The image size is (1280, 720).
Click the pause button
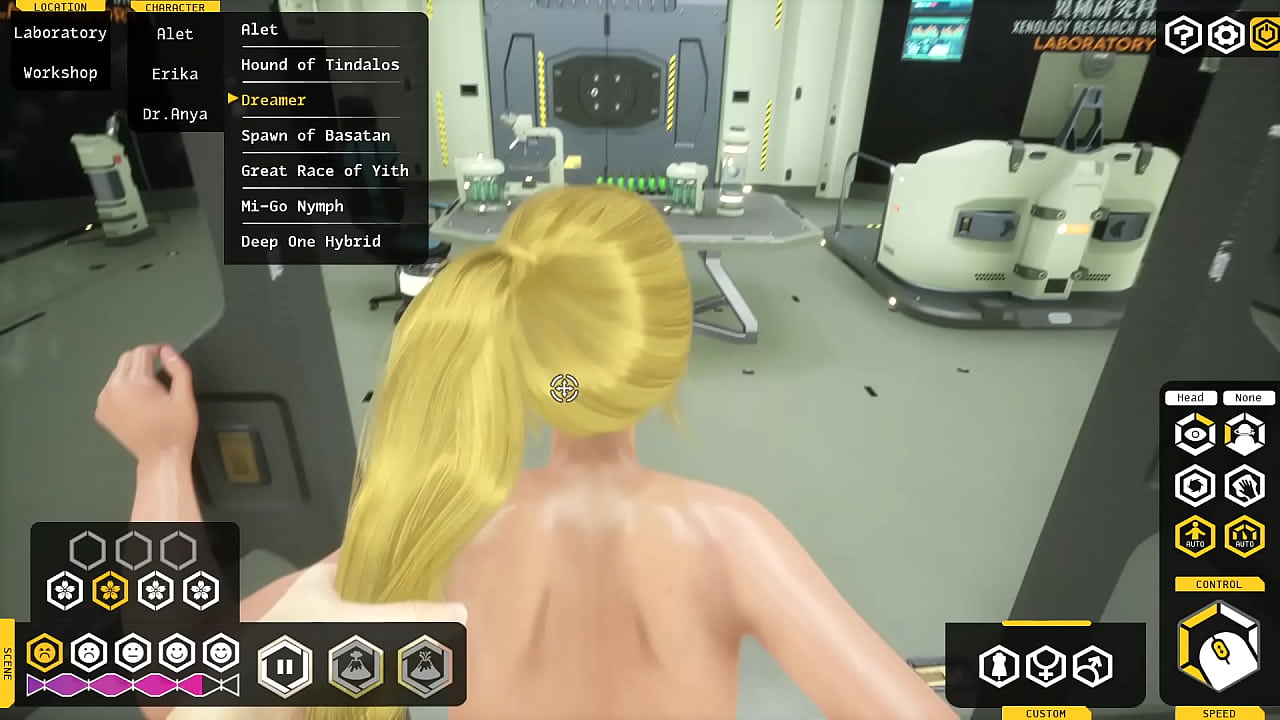pos(285,665)
